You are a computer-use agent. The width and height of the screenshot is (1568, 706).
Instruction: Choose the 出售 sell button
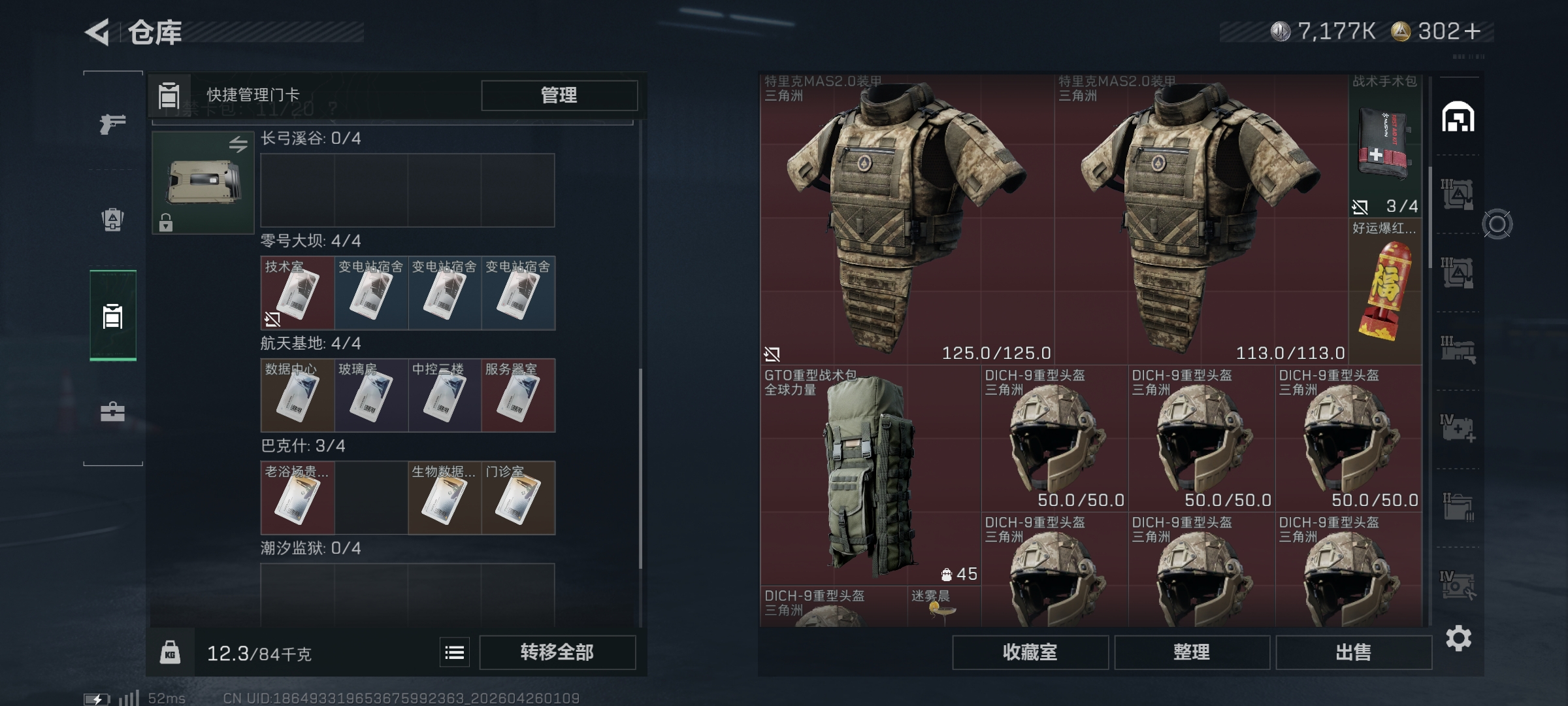pos(1353,652)
